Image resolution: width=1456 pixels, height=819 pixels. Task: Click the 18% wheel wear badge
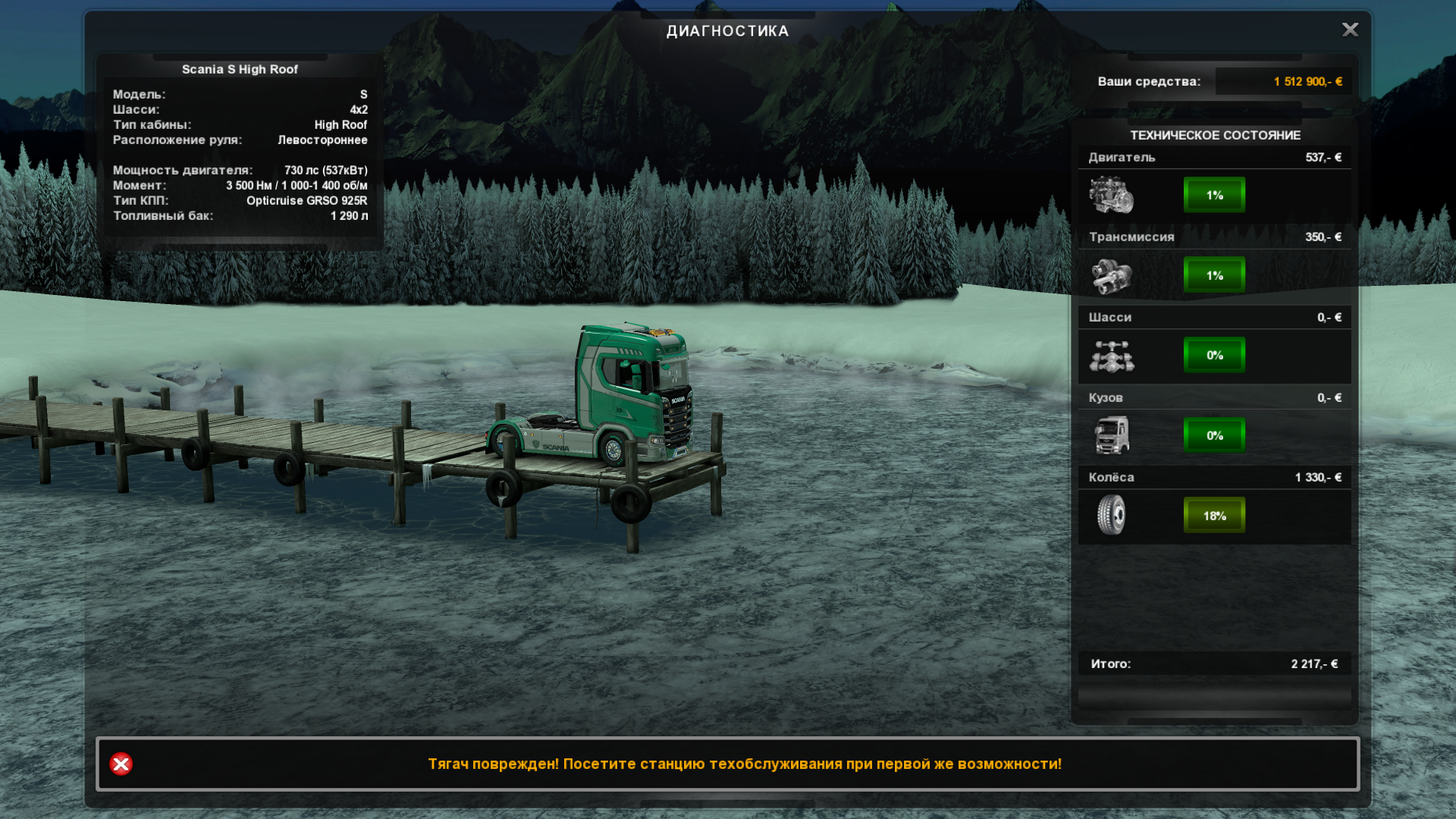[x=1214, y=516]
